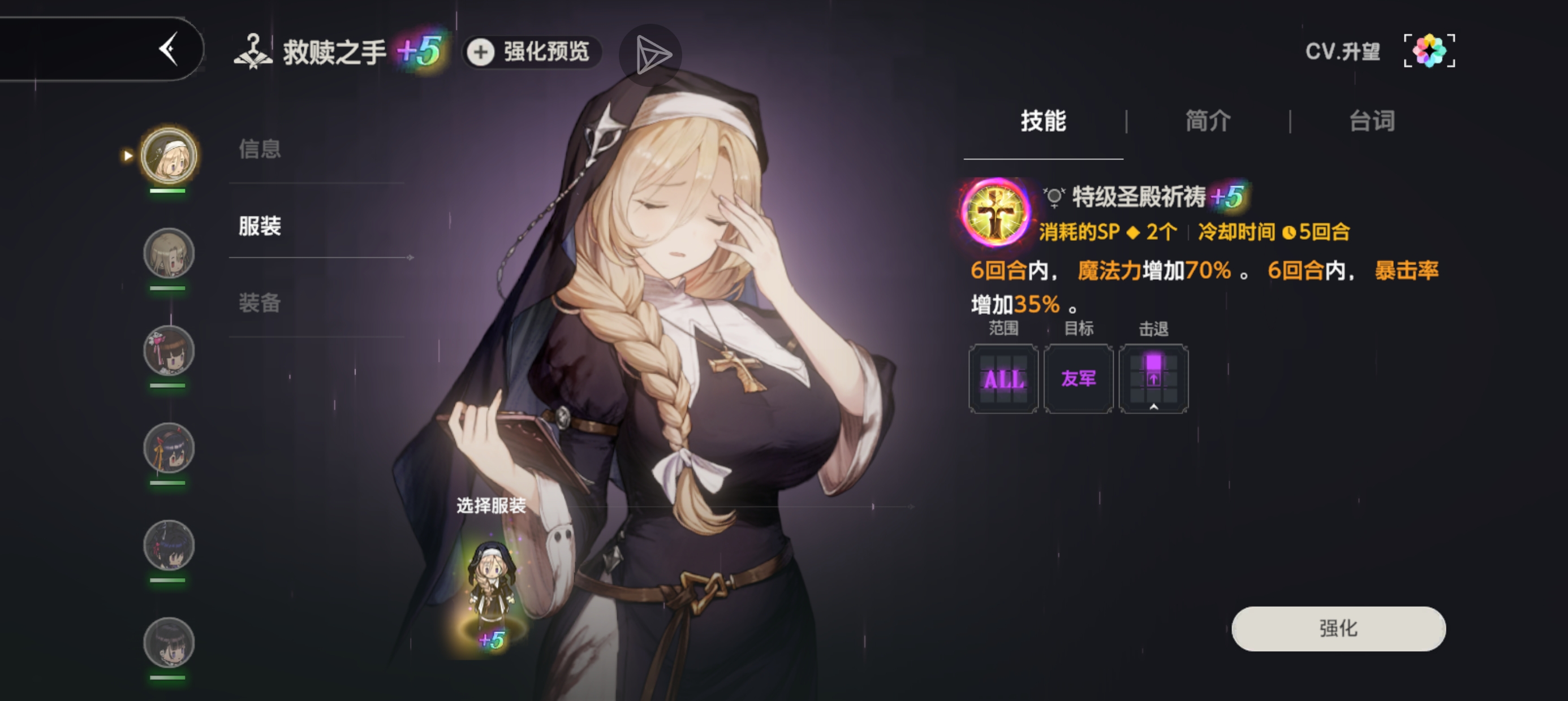Click the ALL range tile
Screen dimensions: 1568x701
(1003, 379)
